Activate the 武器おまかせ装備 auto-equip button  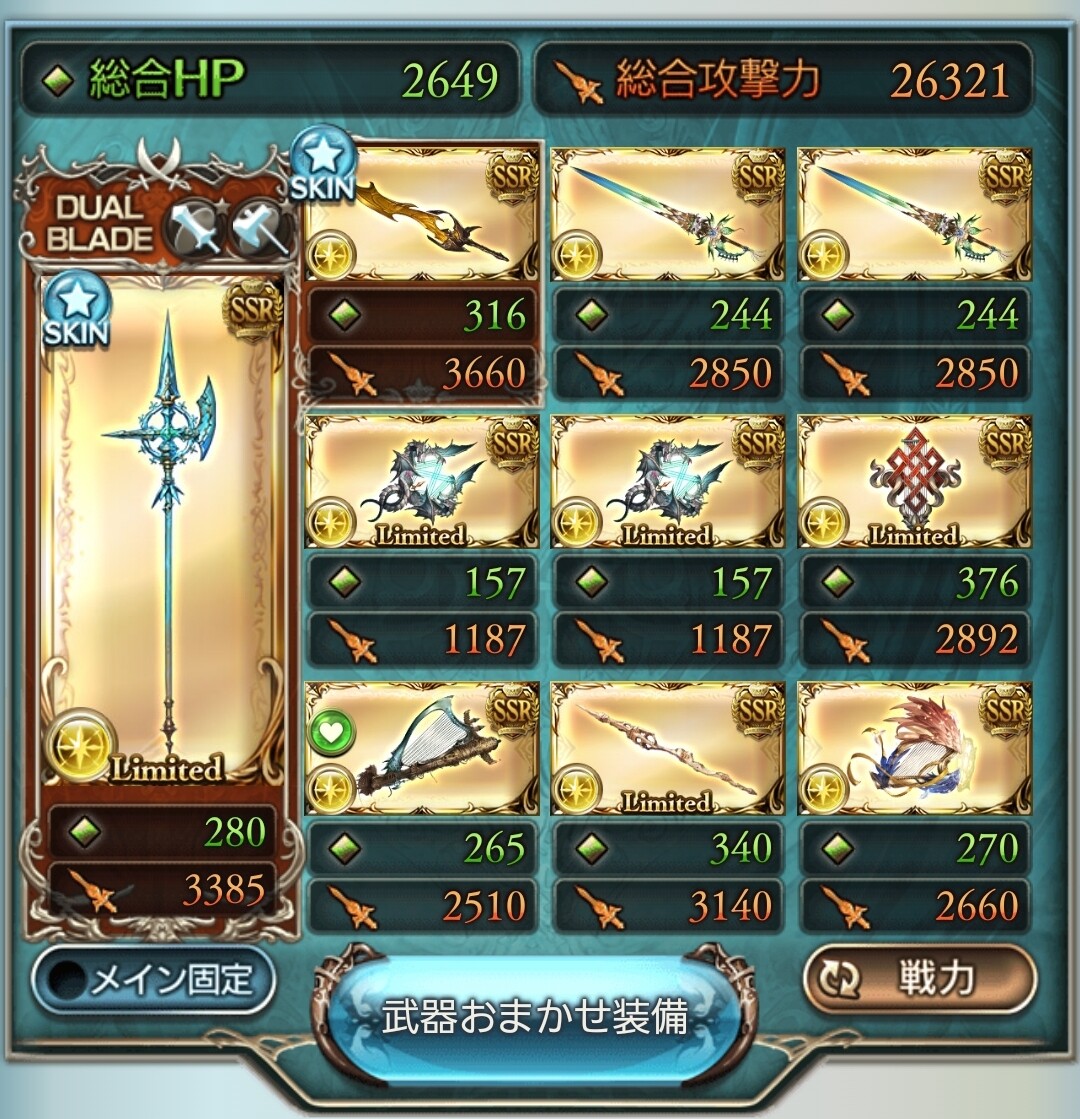click(535, 1016)
